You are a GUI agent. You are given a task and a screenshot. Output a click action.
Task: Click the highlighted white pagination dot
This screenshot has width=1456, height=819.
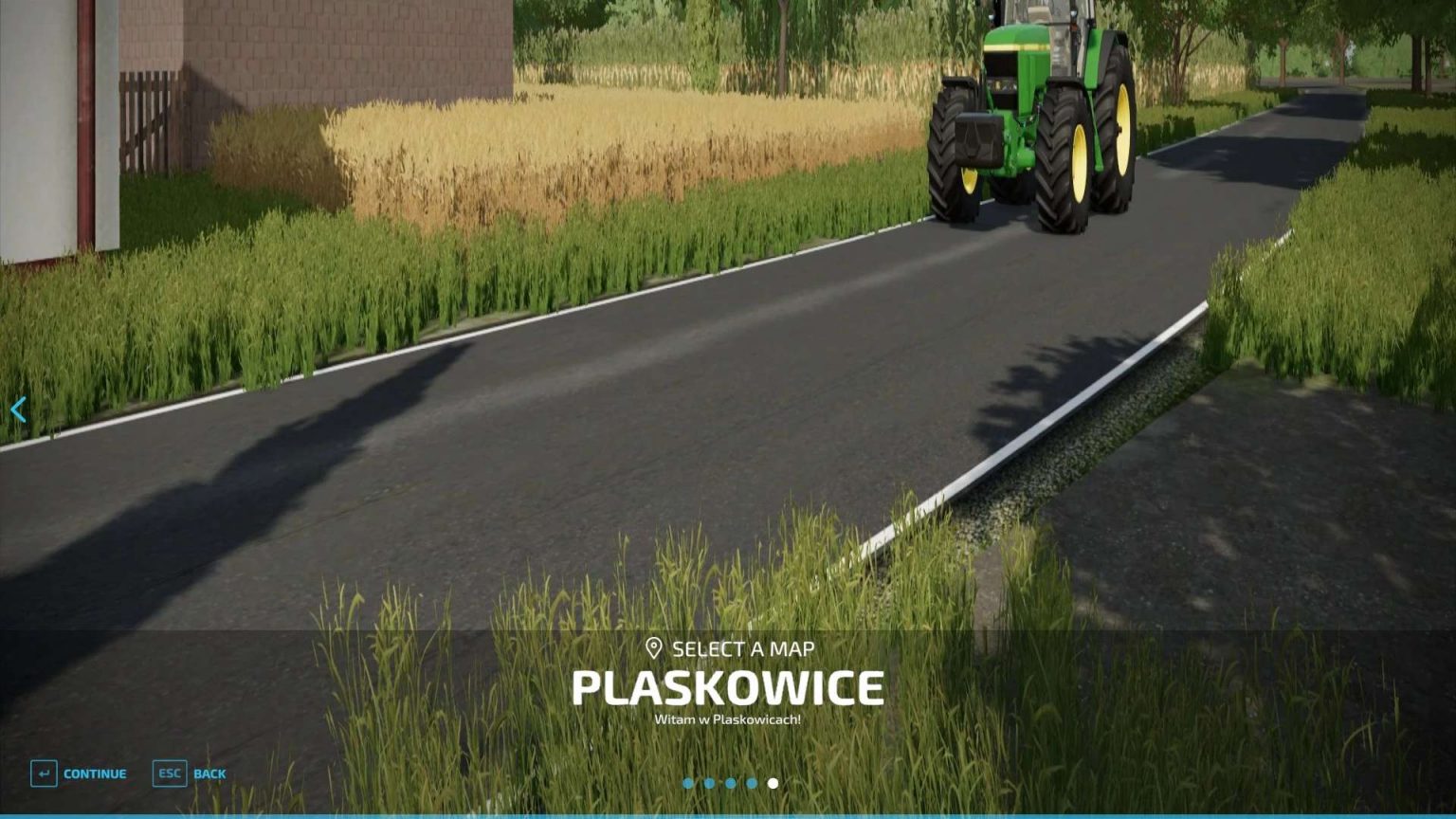click(x=773, y=783)
